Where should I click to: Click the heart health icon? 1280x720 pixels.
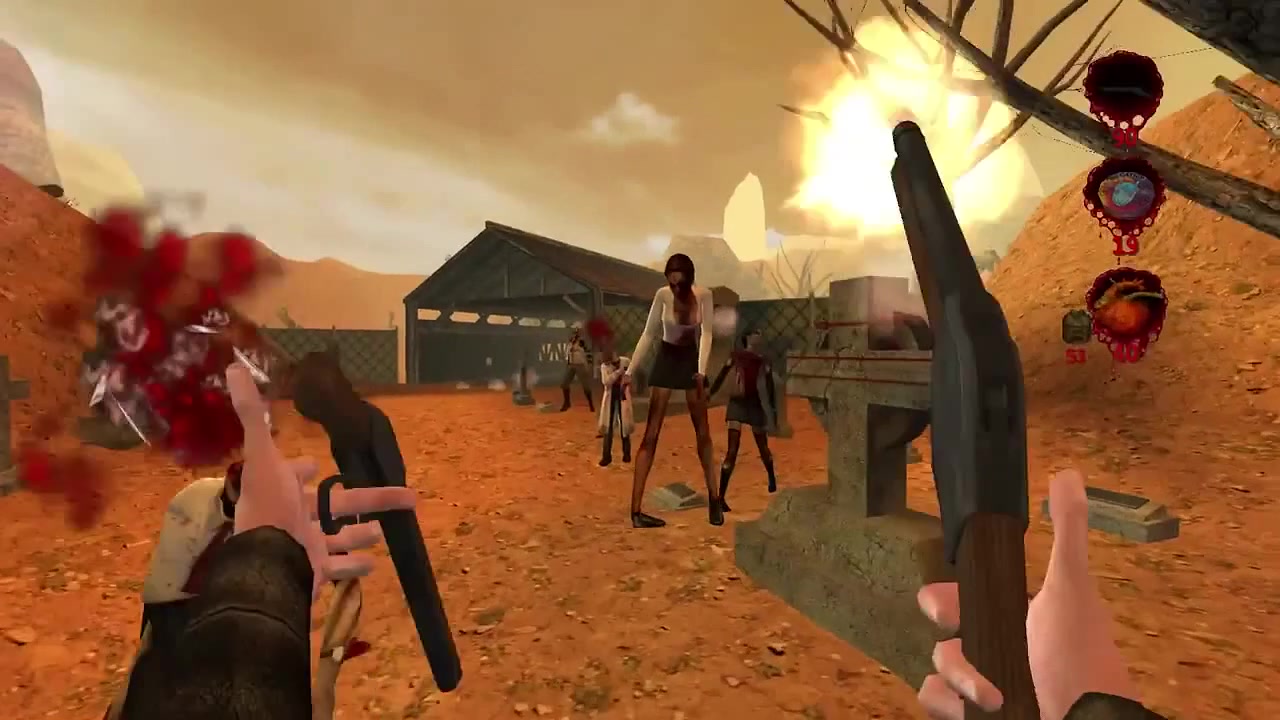1127,310
